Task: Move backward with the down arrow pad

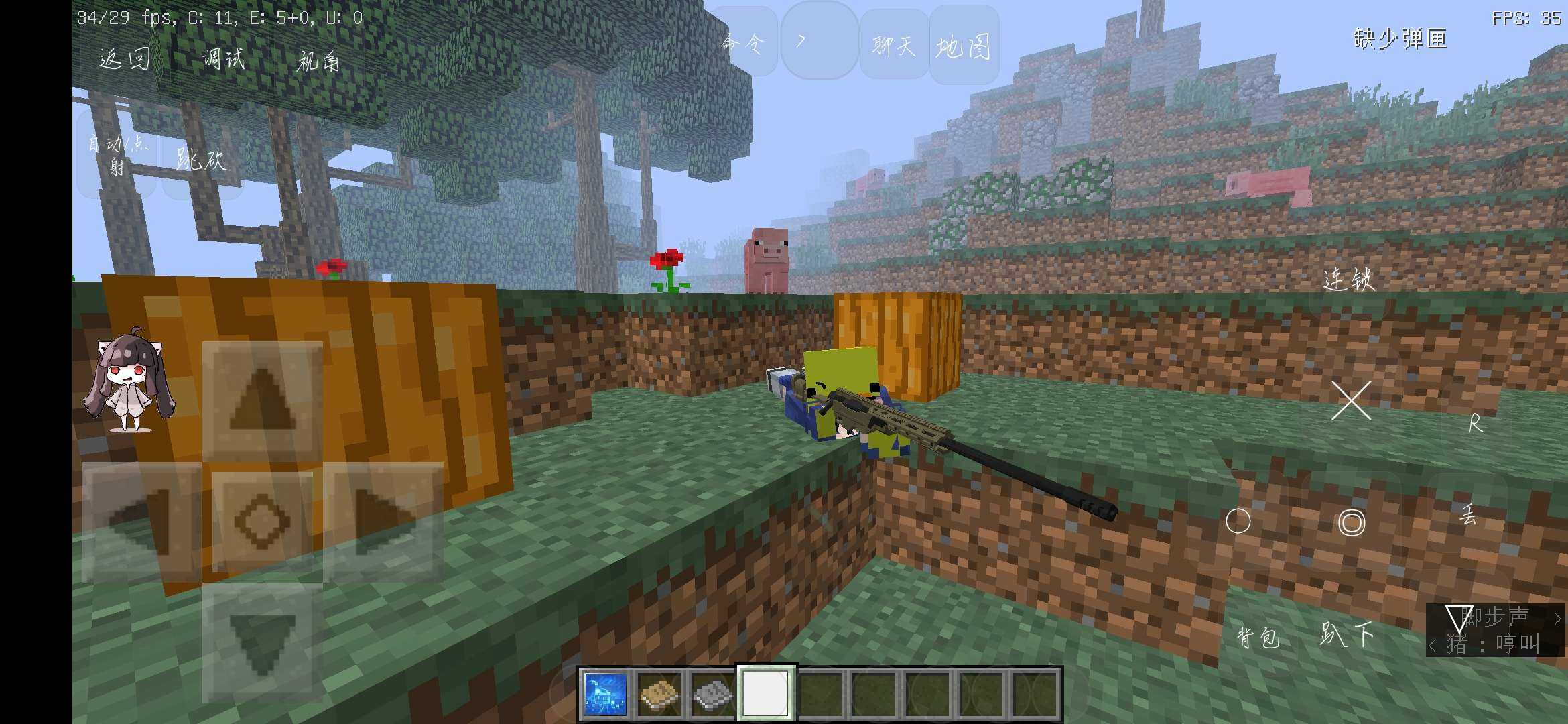Action: 262,642
